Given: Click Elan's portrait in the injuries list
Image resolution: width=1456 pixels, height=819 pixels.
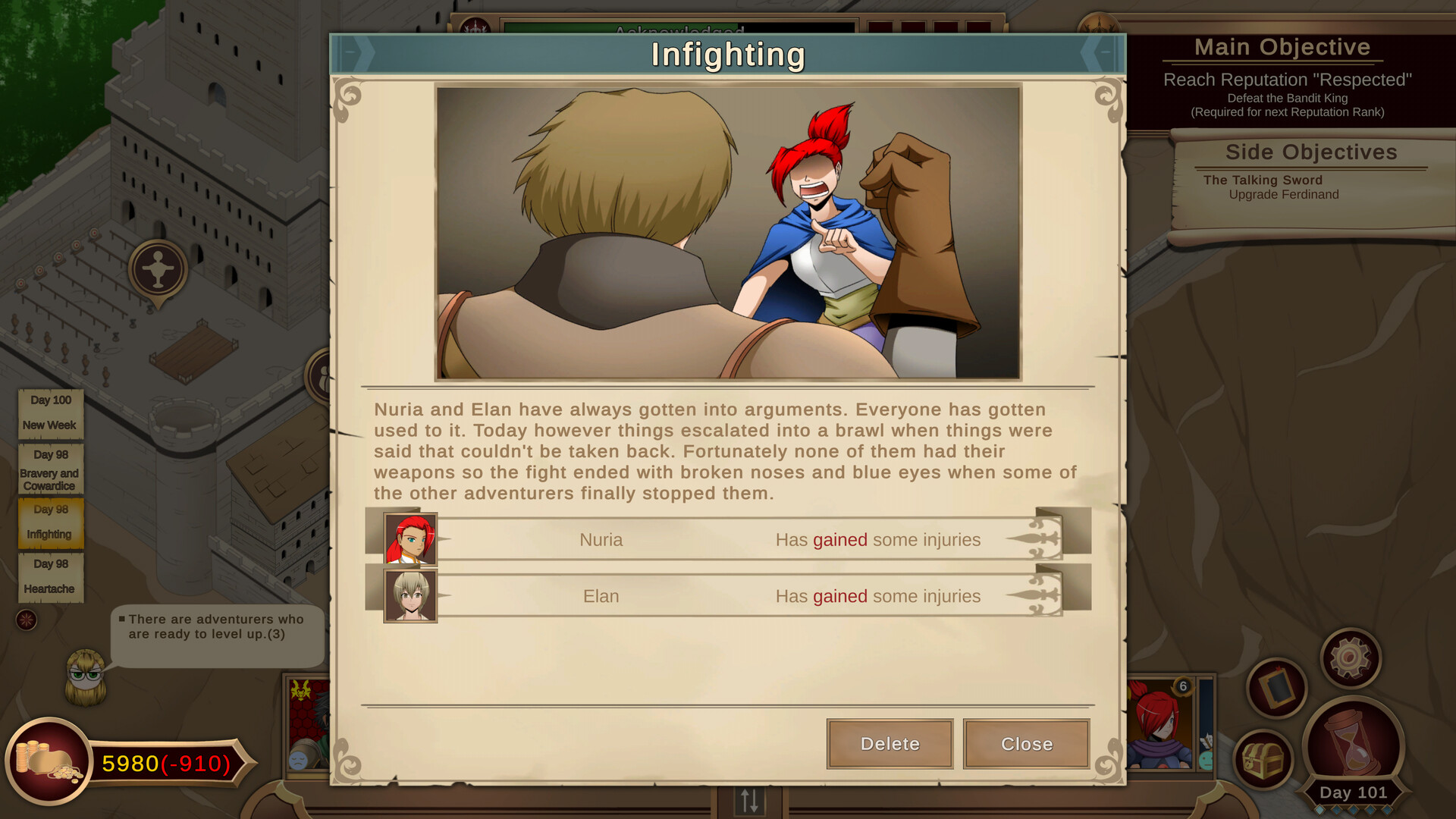Looking at the screenshot, I should [410, 596].
